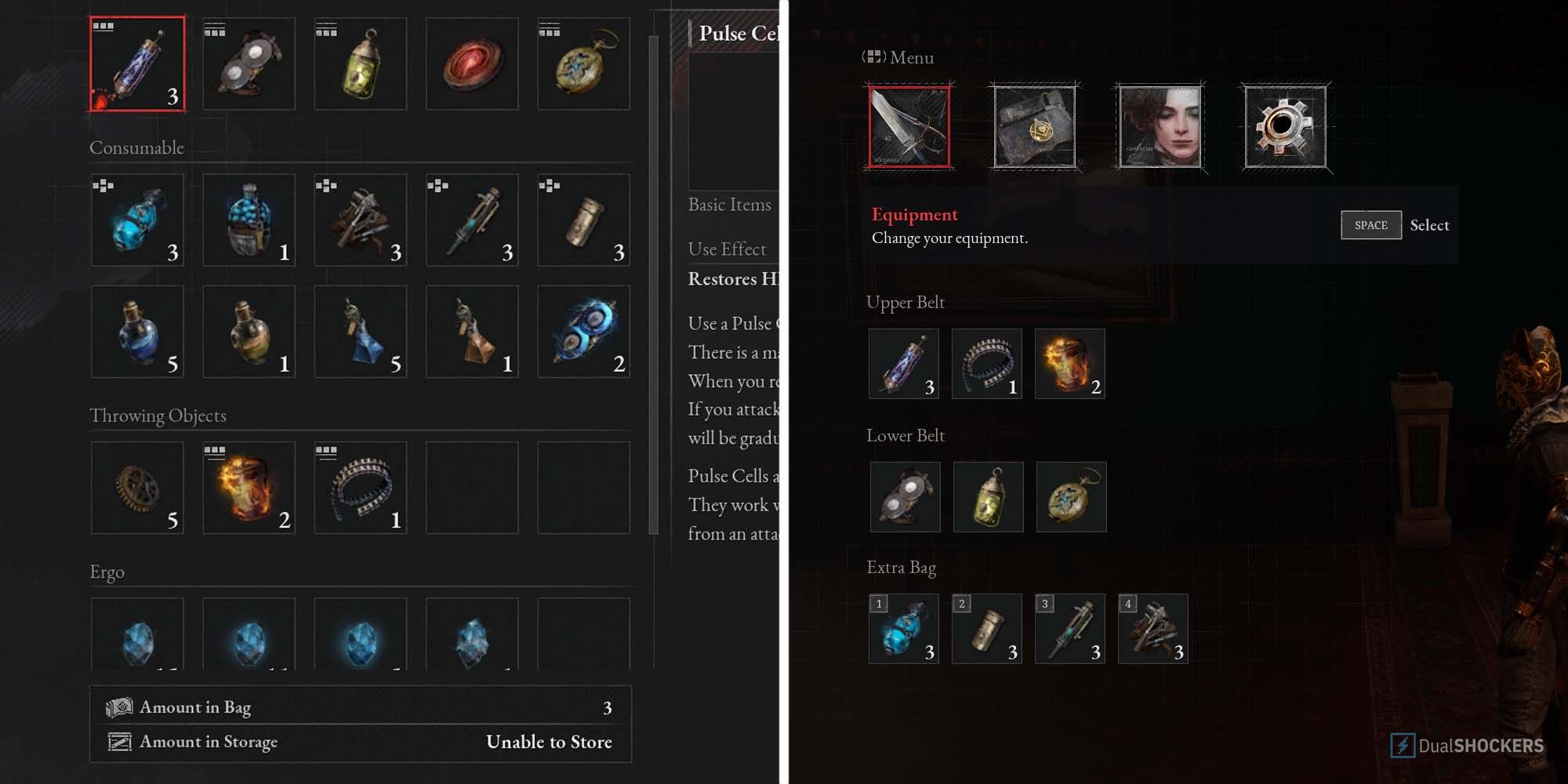The image size is (1568, 784).
Task: Choose the yellow lamp in the Lower Belt
Action: 989,497
